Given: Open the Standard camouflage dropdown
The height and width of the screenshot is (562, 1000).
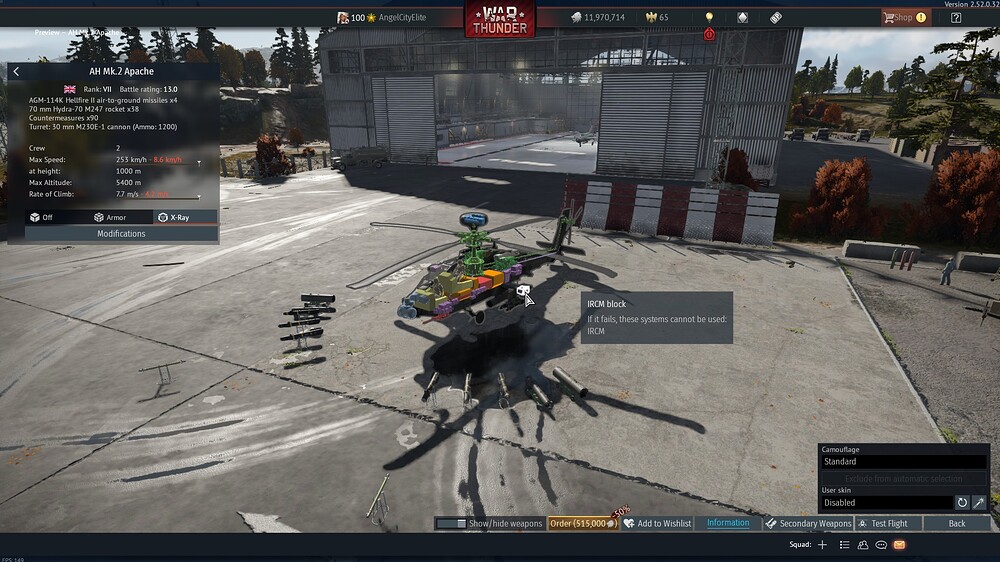Looking at the screenshot, I should click(903, 462).
